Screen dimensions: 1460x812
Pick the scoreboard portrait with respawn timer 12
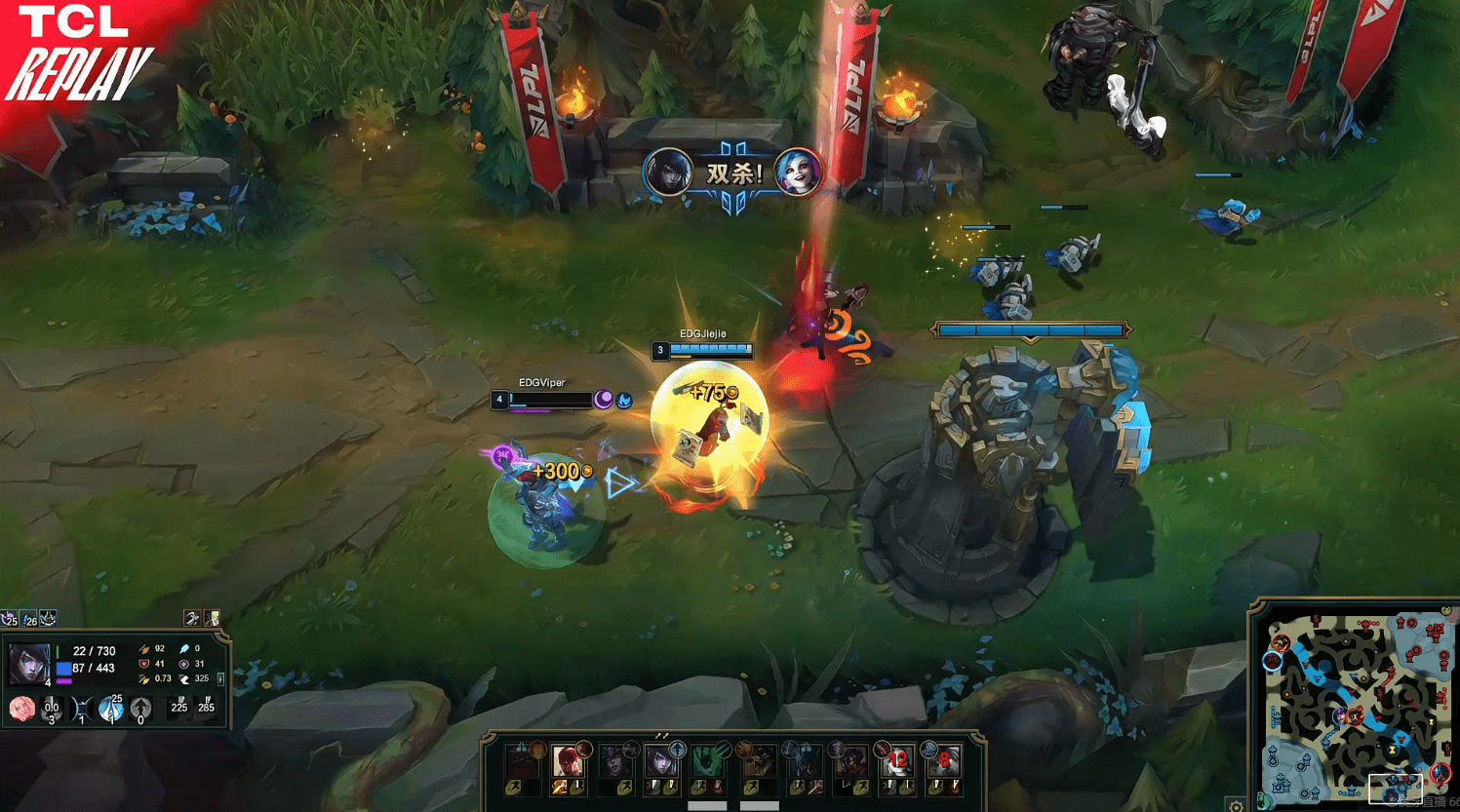click(x=897, y=760)
